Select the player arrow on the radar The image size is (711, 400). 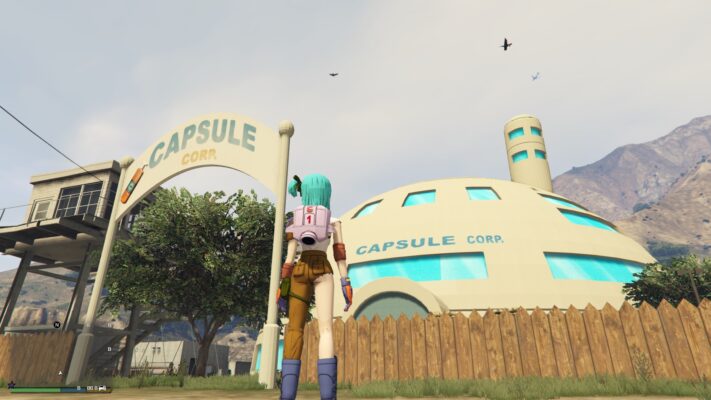pyautogui.click(x=60, y=373)
